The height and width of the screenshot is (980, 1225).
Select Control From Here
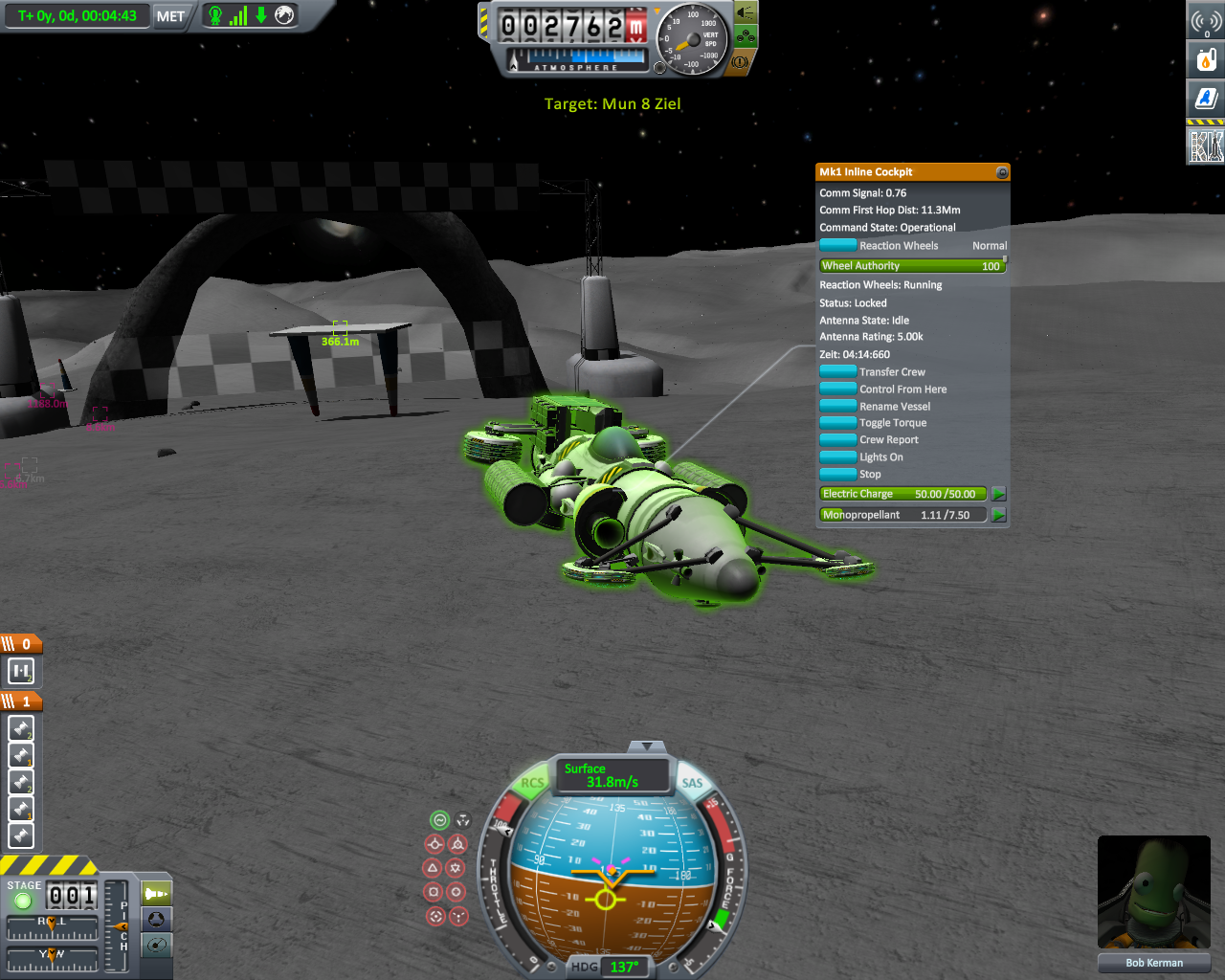click(838, 389)
